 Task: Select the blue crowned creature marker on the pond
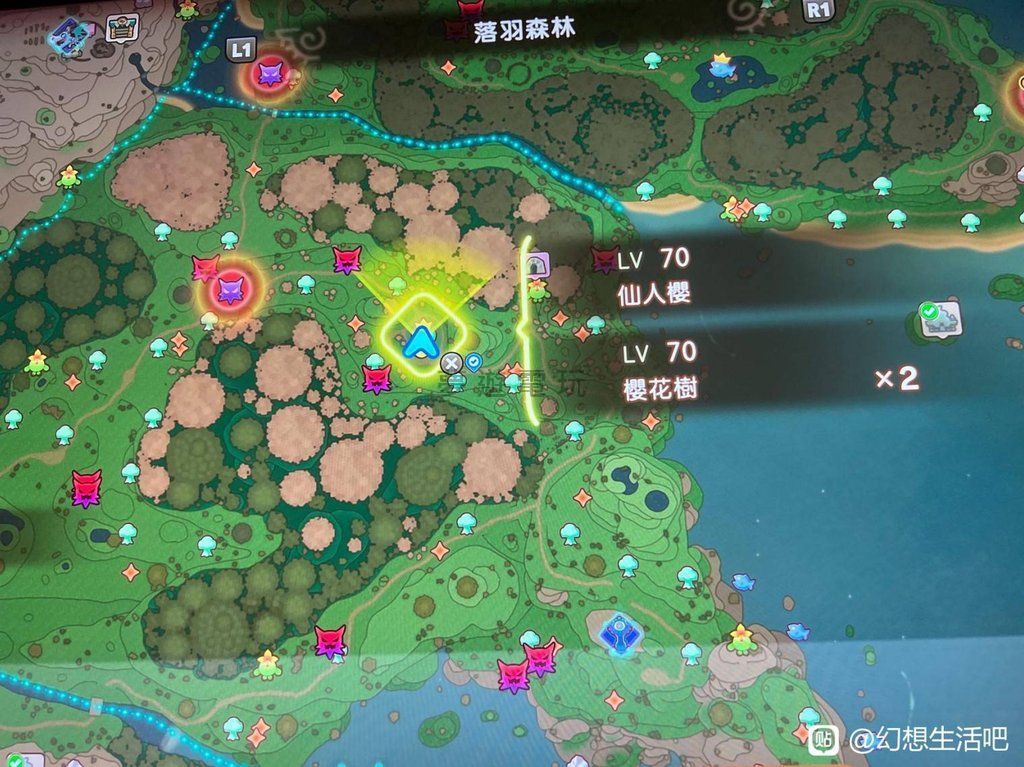tap(720, 66)
